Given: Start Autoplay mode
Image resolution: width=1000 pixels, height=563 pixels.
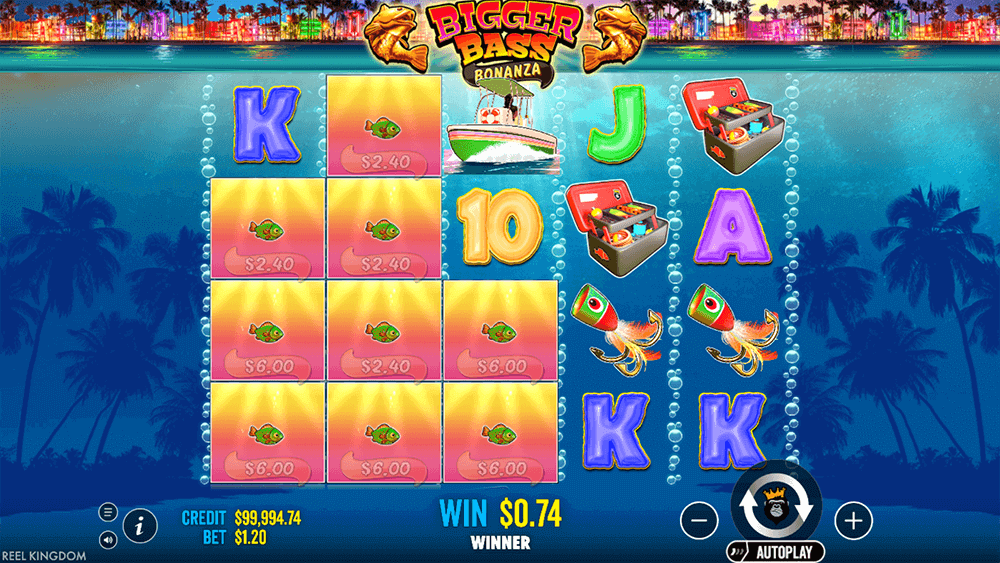Looking at the screenshot, I should [776, 552].
